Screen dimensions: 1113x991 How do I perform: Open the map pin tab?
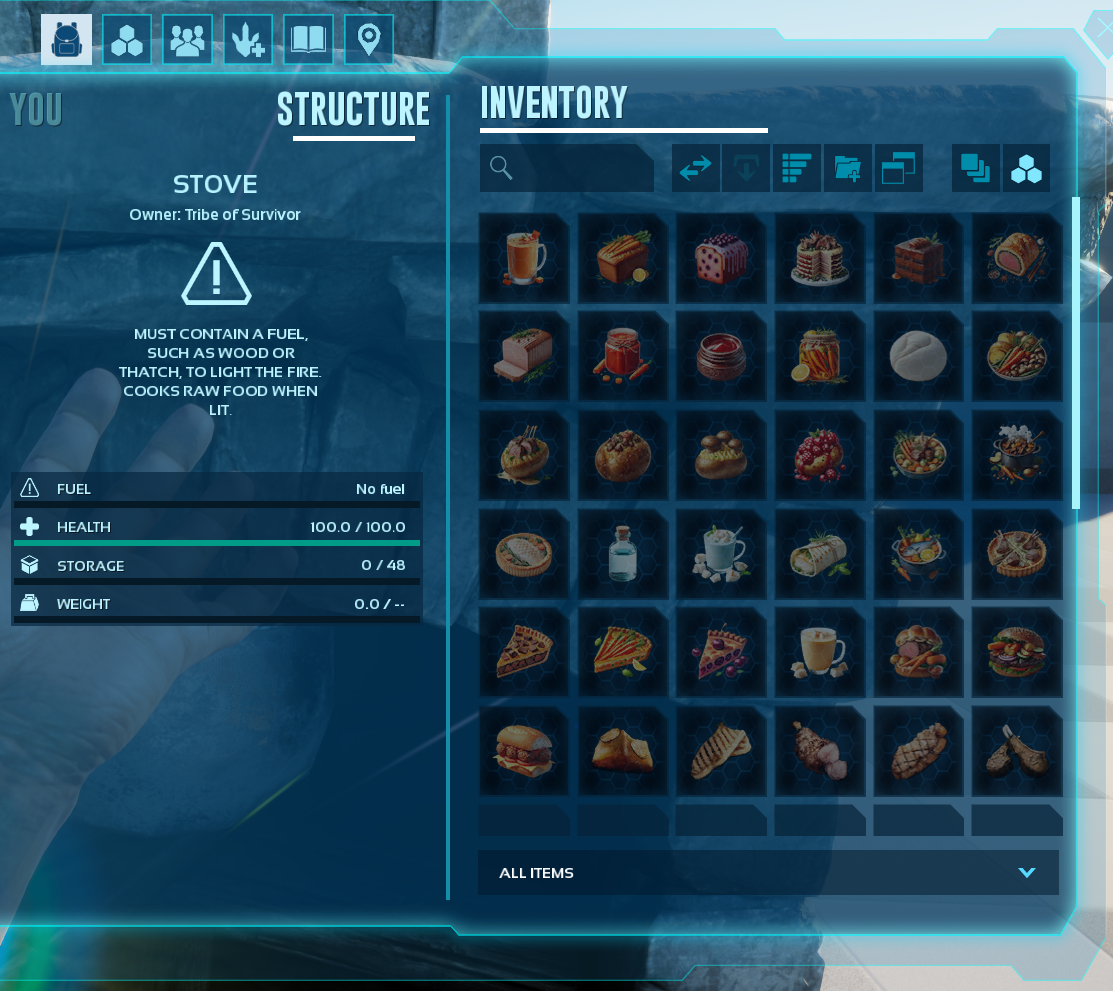[368, 40]
